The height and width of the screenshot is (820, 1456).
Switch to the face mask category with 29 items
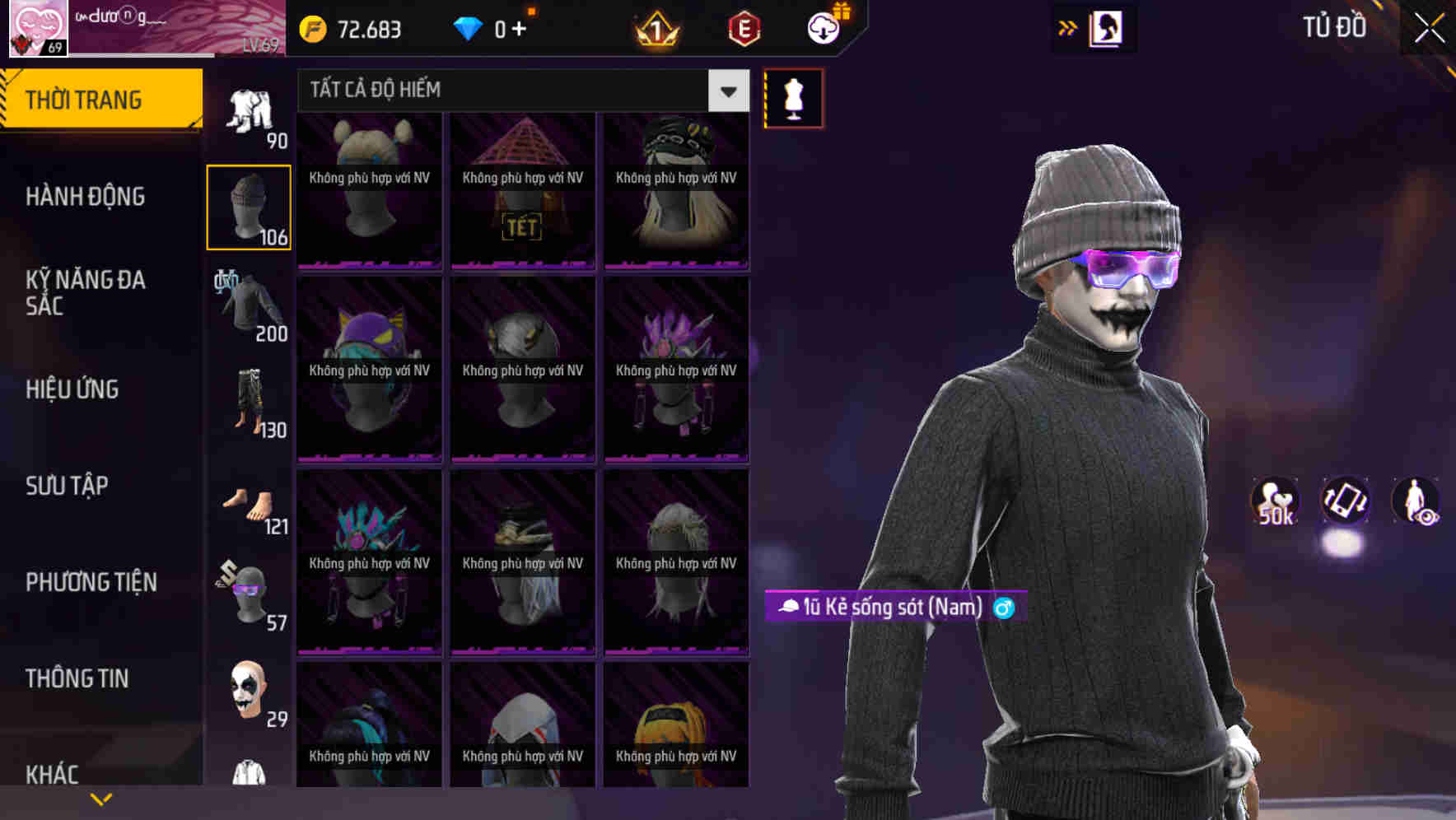pos(248,692)
